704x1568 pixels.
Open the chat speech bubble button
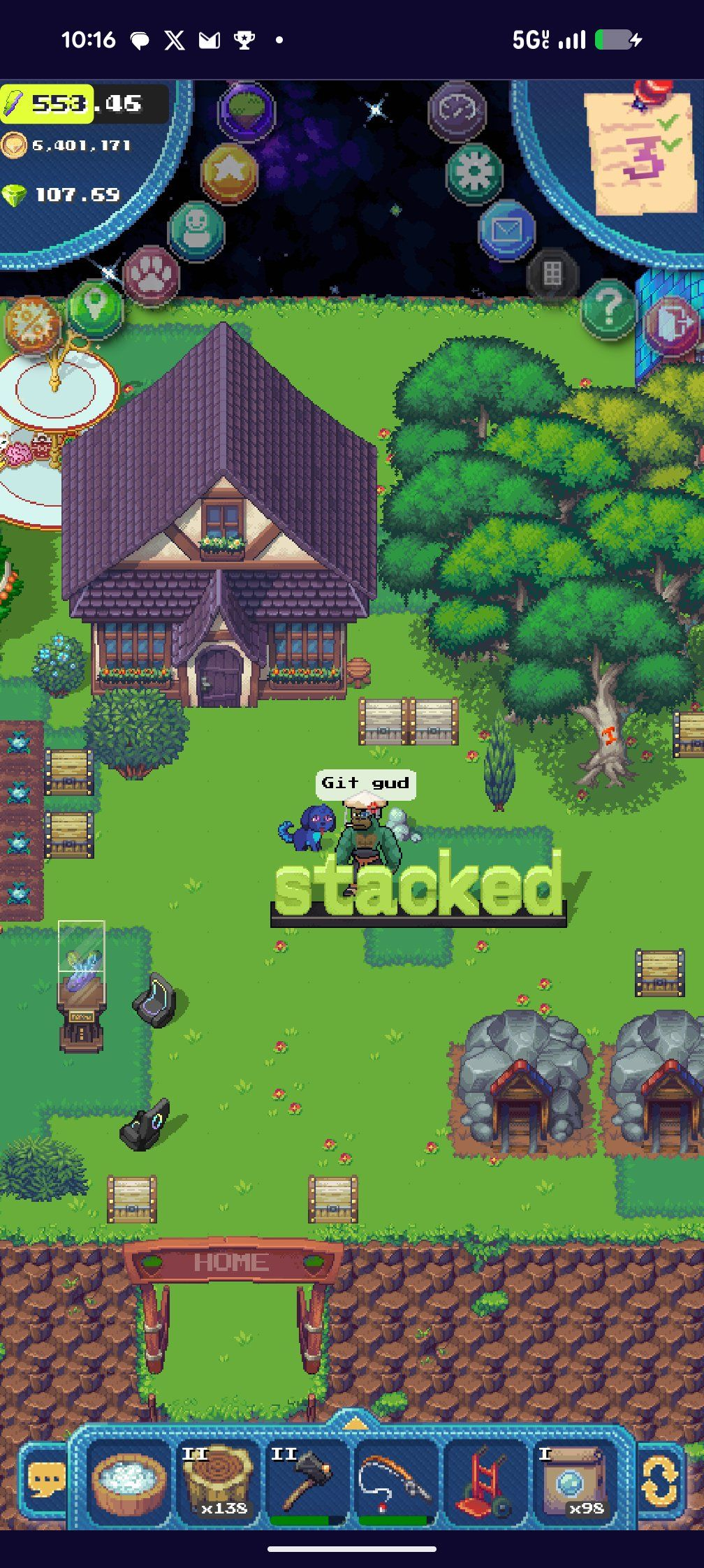tap(46, 1479)
